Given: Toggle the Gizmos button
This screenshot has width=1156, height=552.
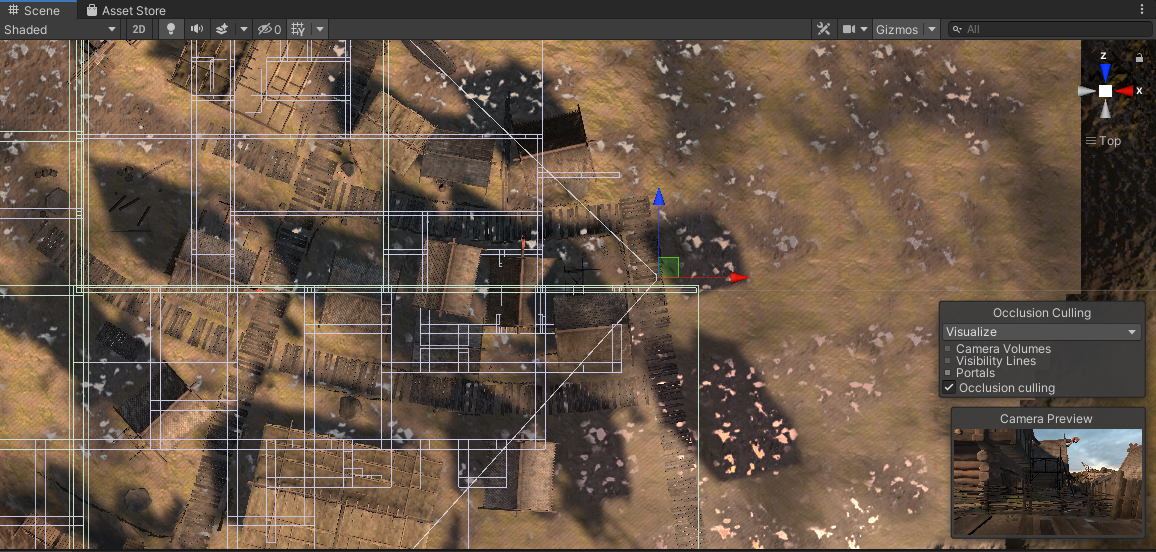Looking at the screenshot, I should pyautogui.click(x=897, y=29).
